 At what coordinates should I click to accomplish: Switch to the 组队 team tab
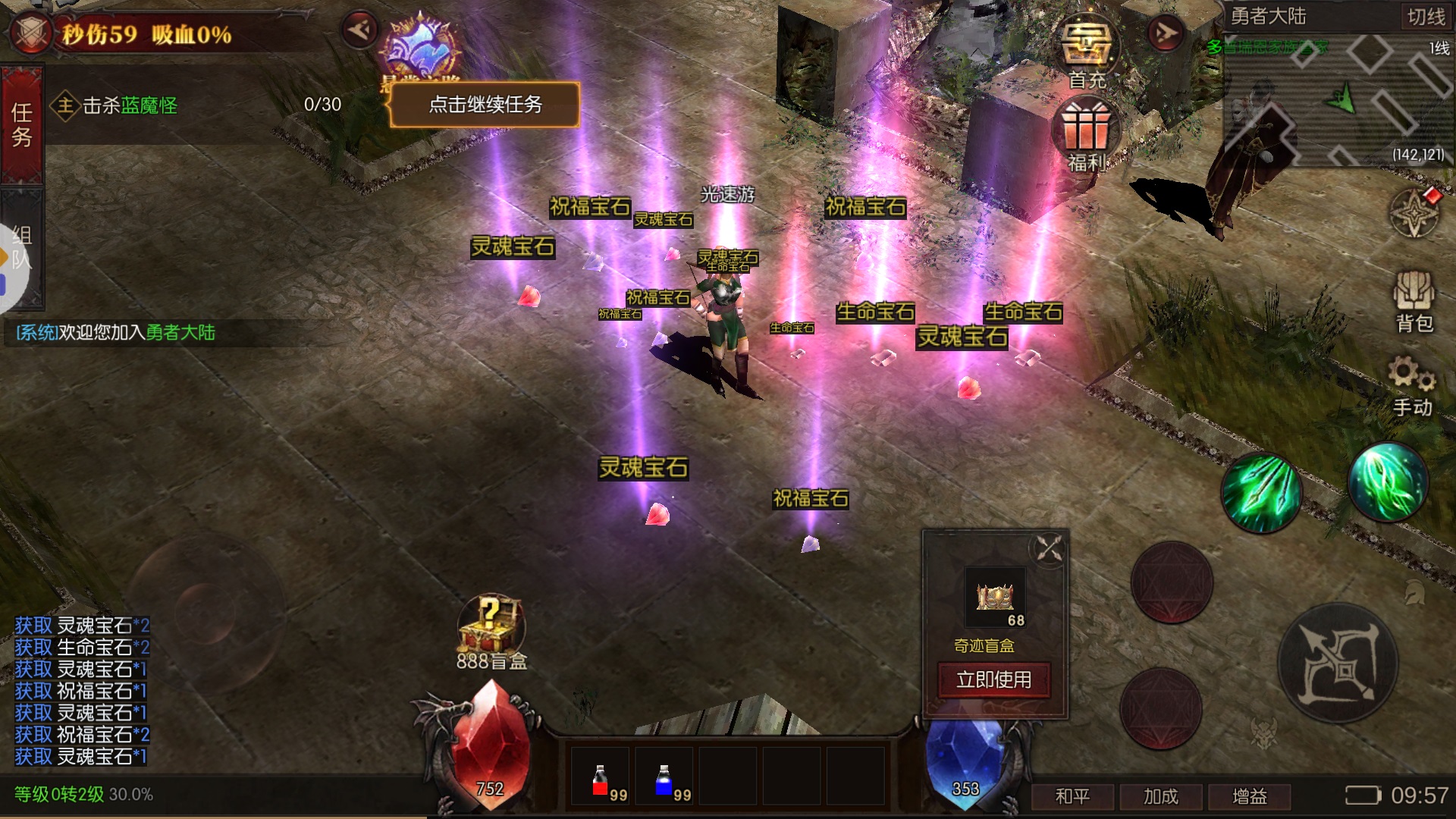pos(22,248)
